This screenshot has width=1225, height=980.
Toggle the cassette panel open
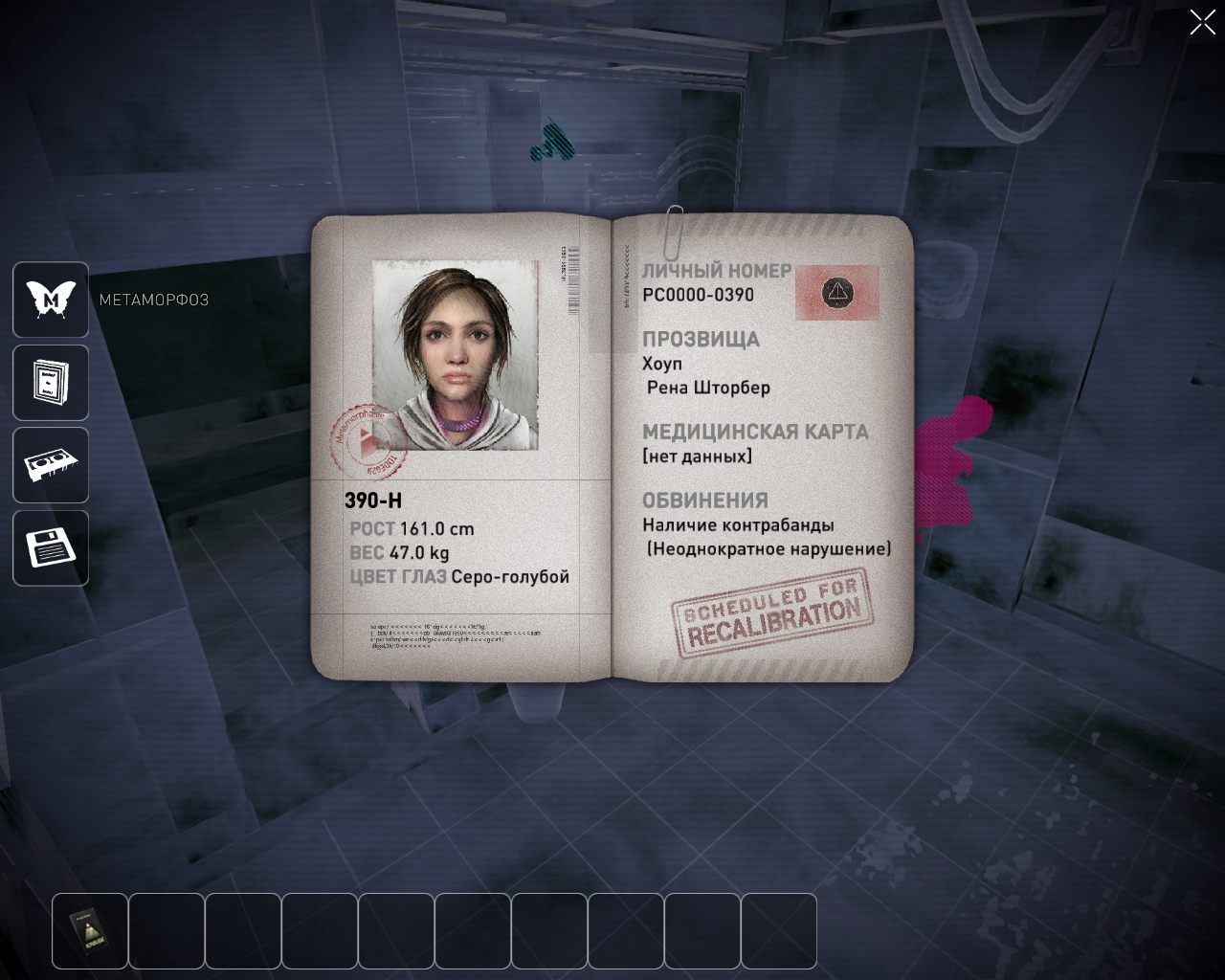(50, 464)
